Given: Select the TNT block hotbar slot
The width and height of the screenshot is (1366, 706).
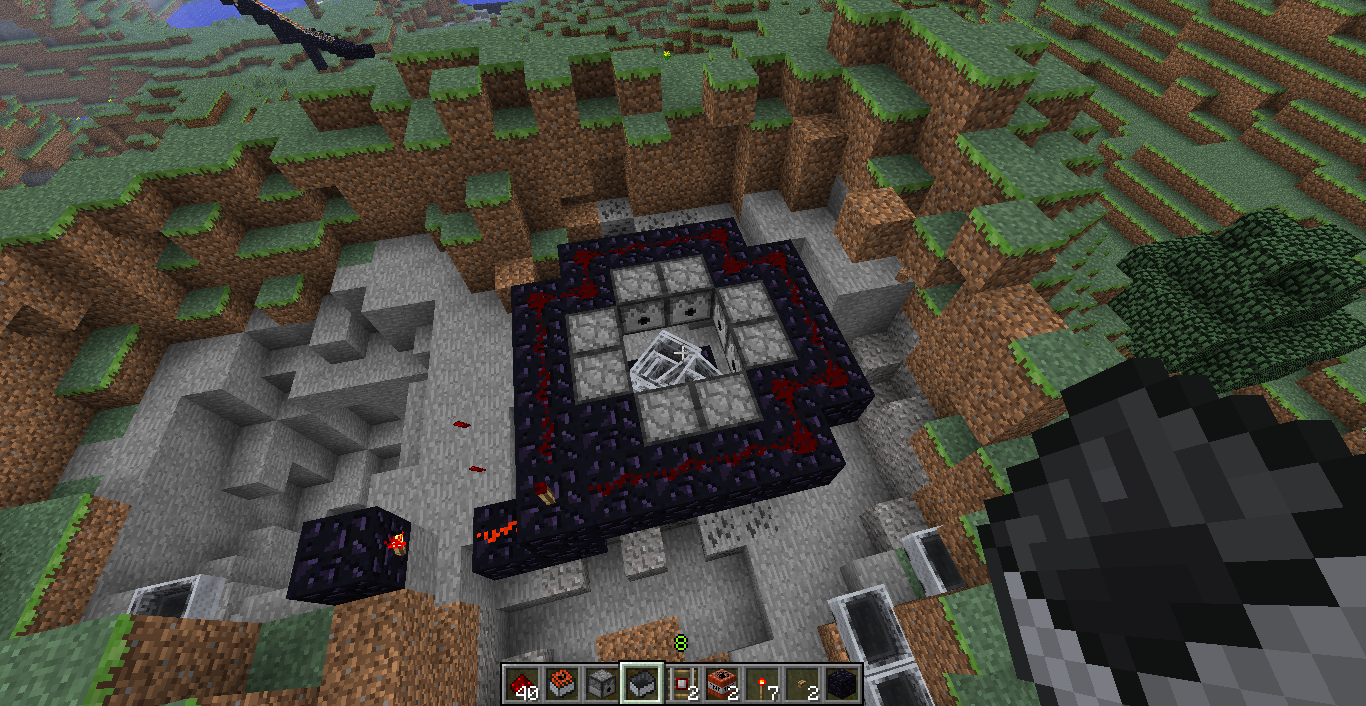Looking at the screenshot, I should [x=722, y=683].
